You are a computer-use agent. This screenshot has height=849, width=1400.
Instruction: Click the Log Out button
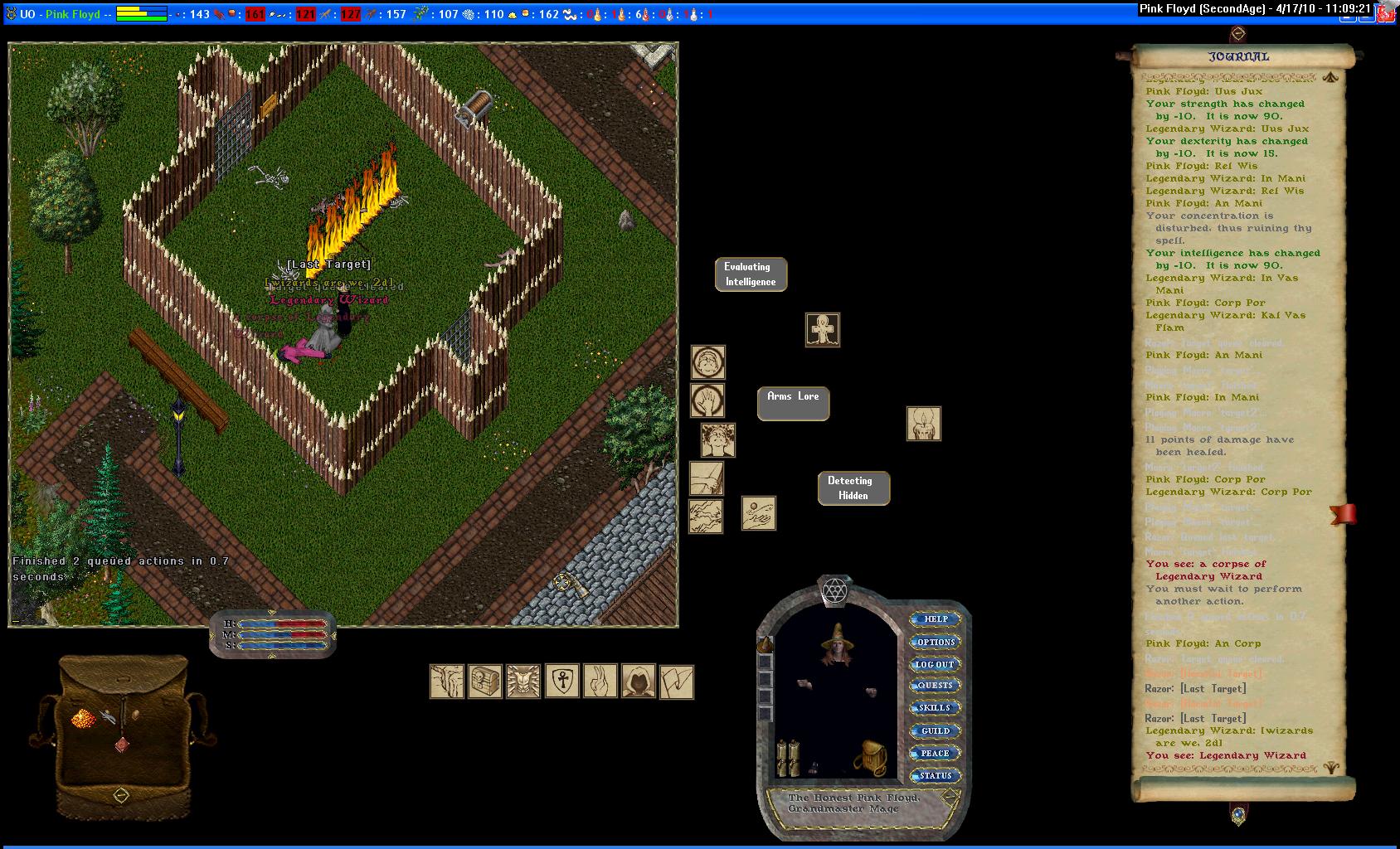pyautogui.click(x=935, y=665)
